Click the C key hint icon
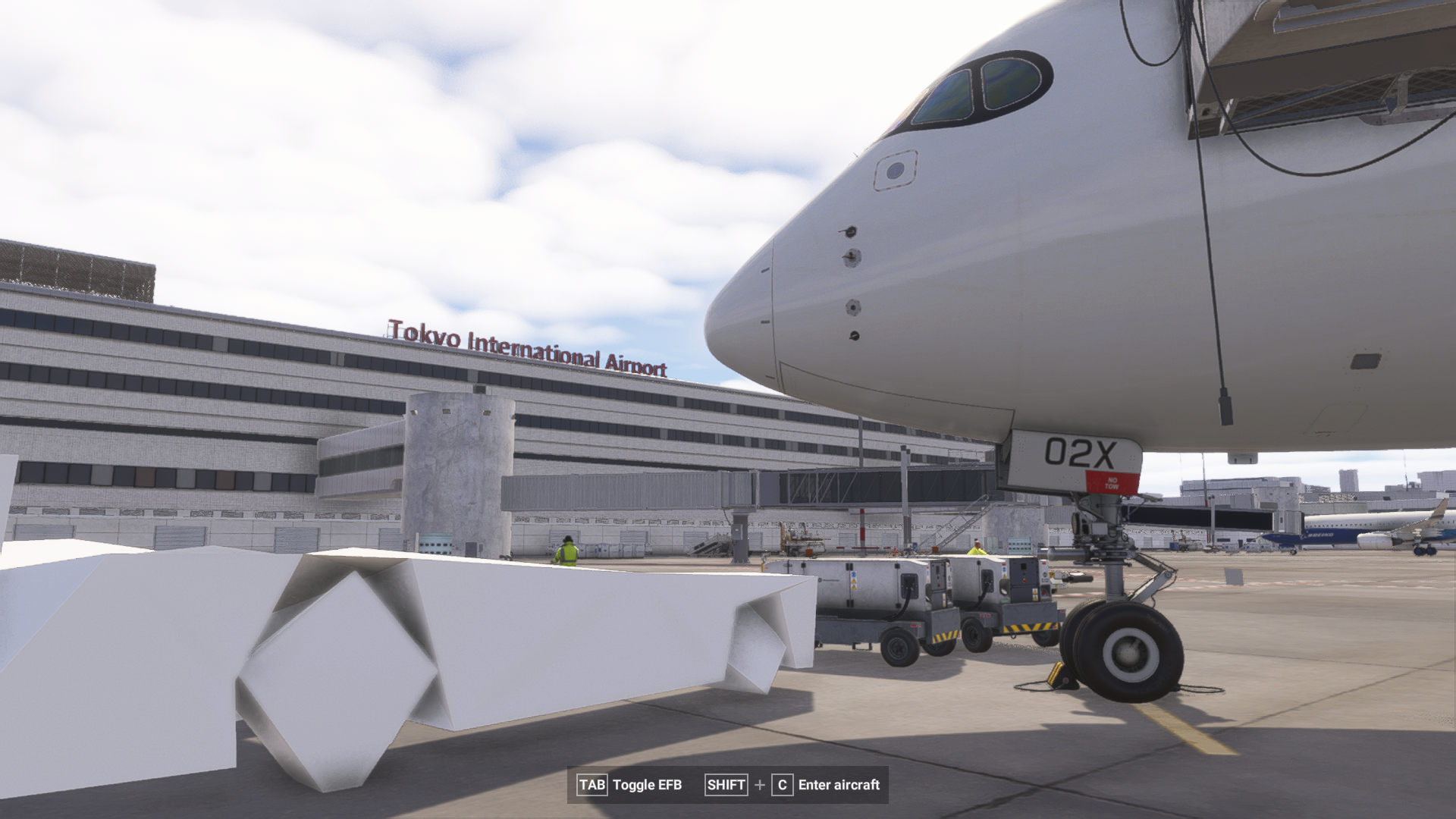The width and height of the screenshot is (1456, 819). point(783,786)
